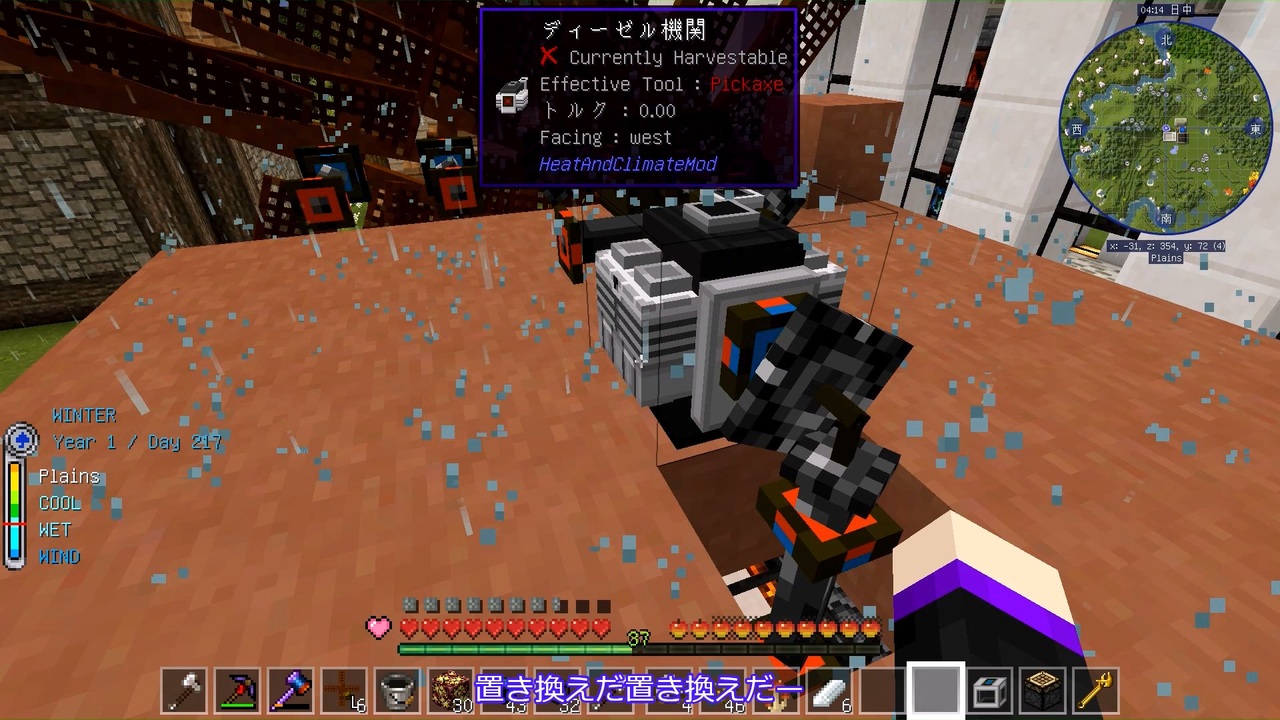Viewport: 1280px width, 720px height.
Task: Select the purple pickaxe in the hotbar
Action: 237,688
